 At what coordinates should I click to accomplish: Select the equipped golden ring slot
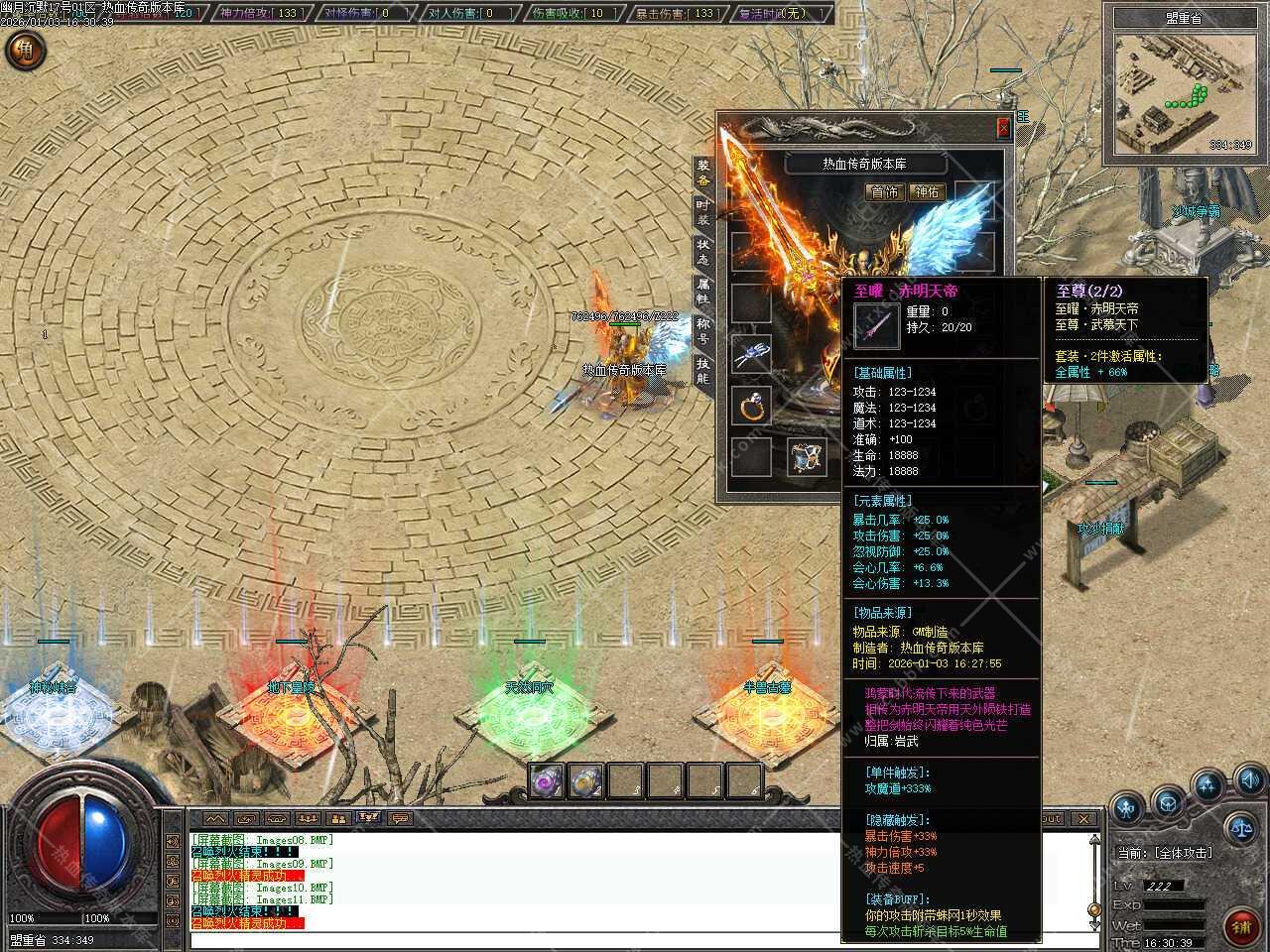click(751, 405)
